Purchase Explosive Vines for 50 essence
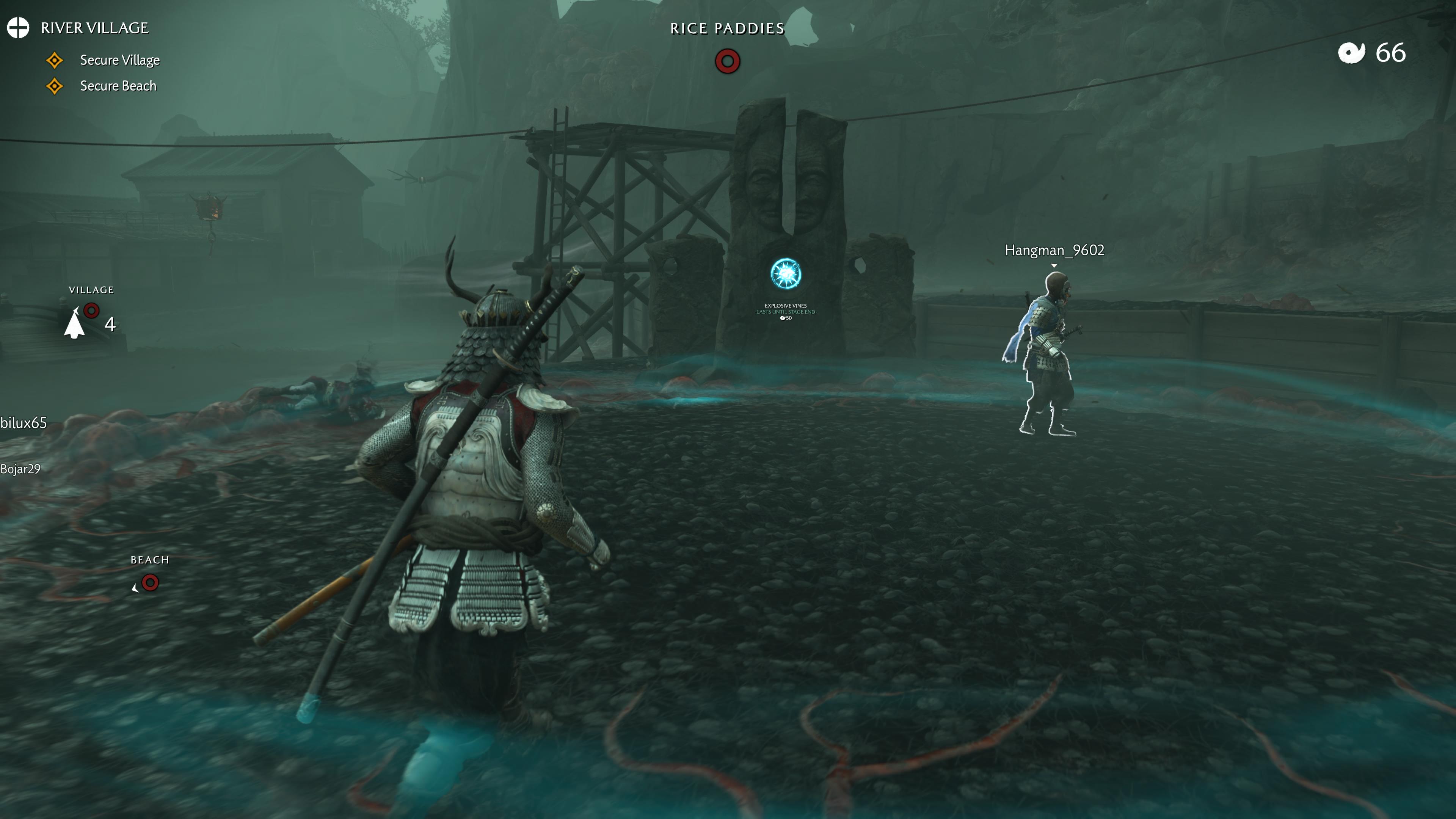This screenshot has width=1456, height=819. pyautogui.click(x=786, y=318)
